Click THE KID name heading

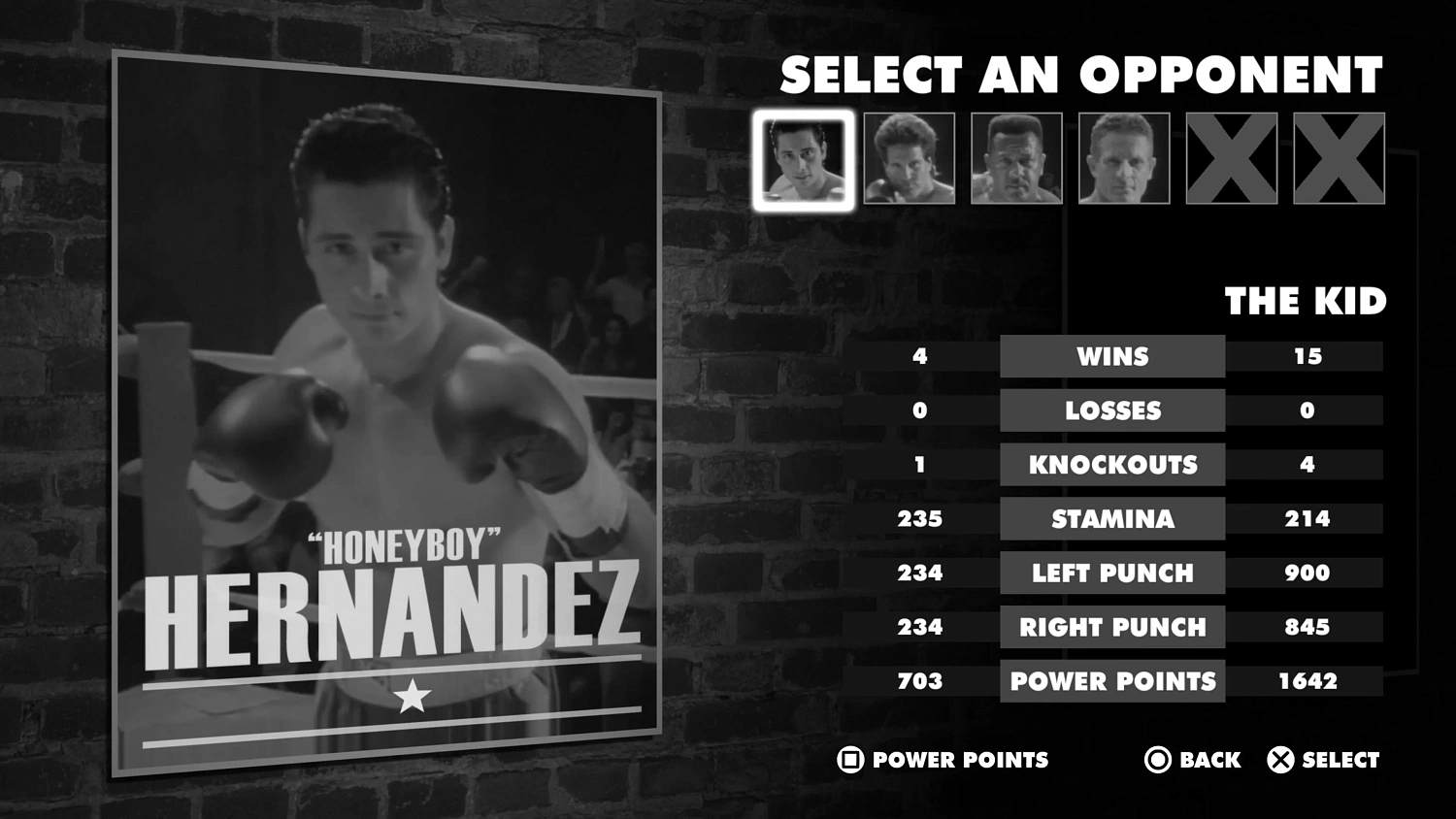[x=1307, y=301]
